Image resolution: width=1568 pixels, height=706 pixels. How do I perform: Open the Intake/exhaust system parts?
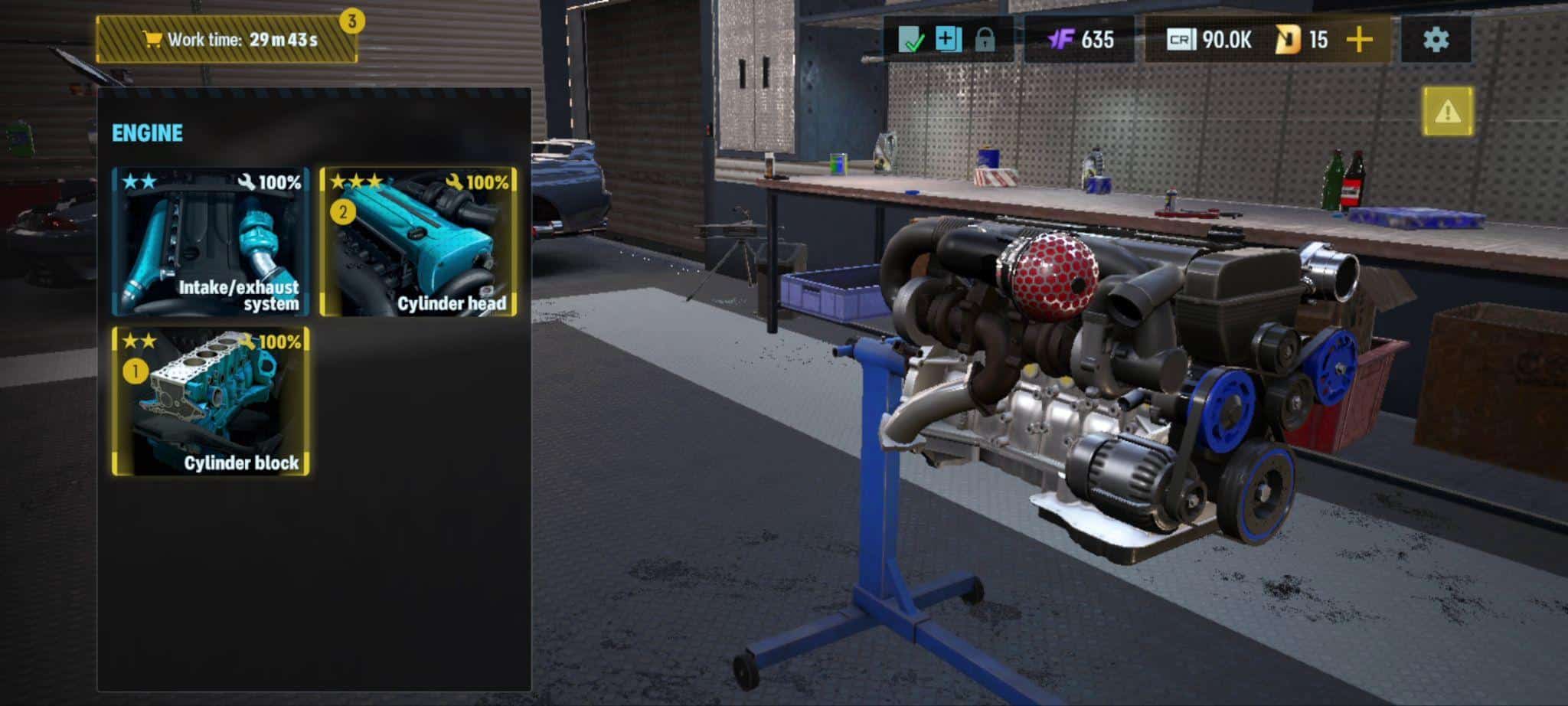click(211, 242)
